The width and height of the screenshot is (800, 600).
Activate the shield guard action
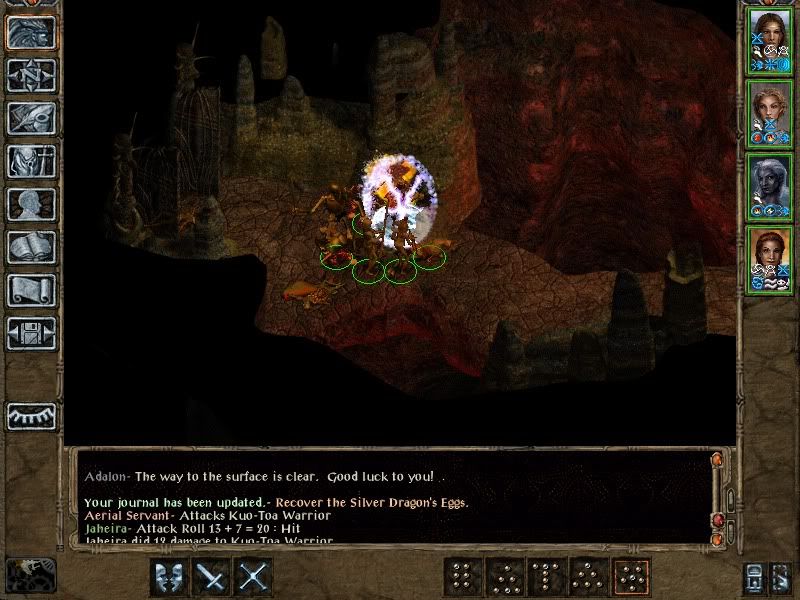tap(170, 577)
